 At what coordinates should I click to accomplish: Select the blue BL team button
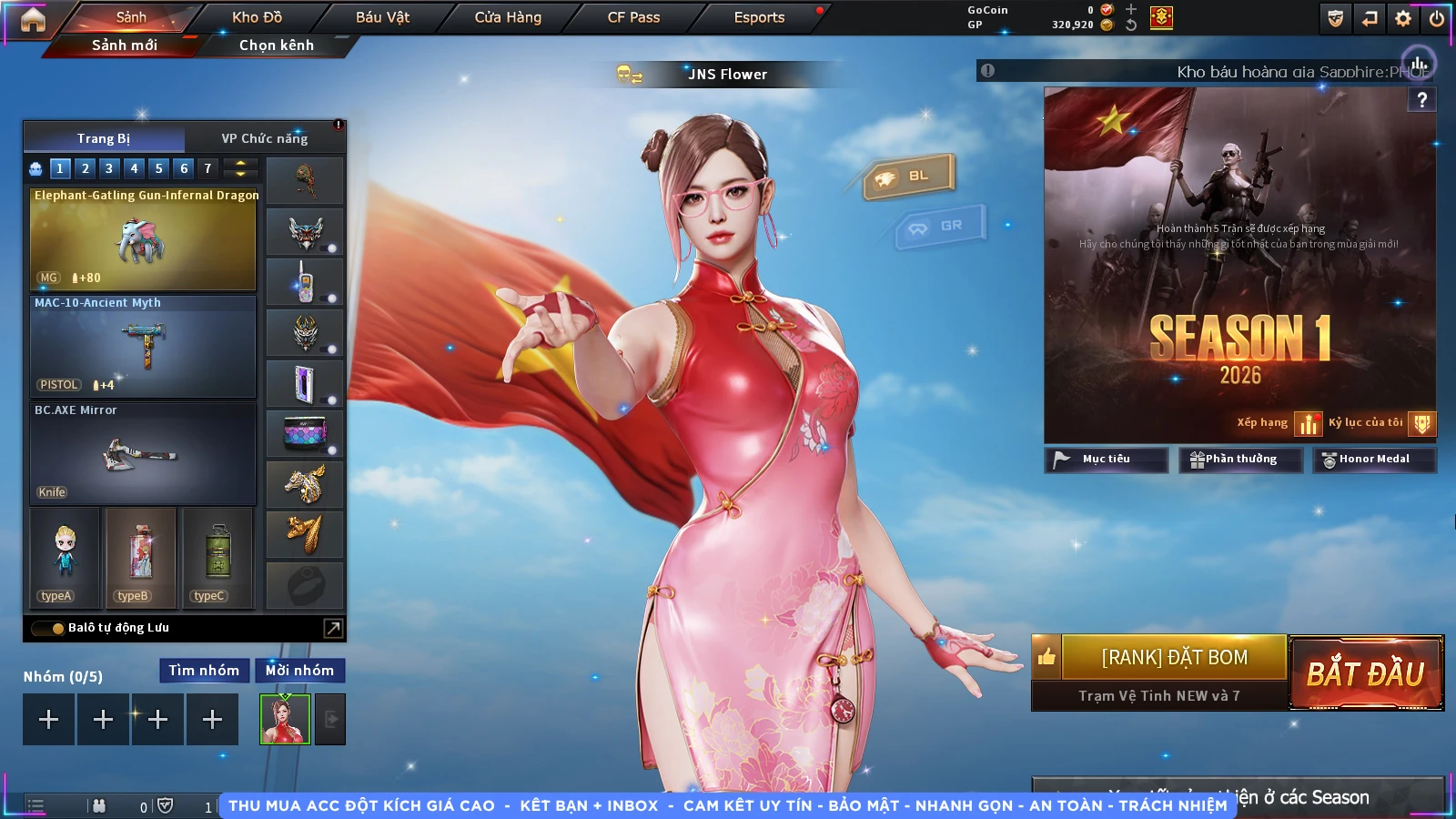coord(909,176)
